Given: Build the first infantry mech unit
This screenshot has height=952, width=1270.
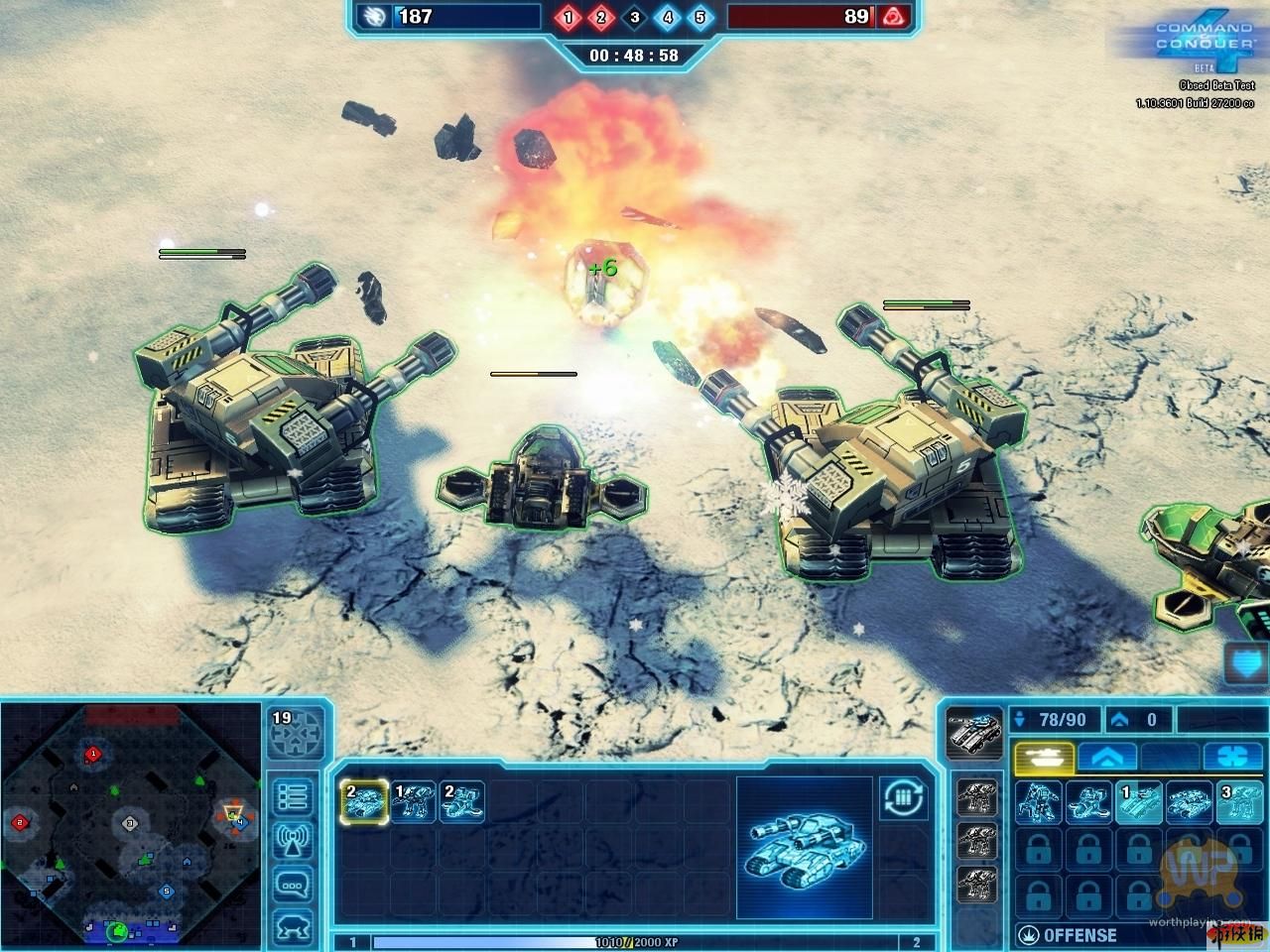Looking at the screenshot, I should coord(1038,802).
